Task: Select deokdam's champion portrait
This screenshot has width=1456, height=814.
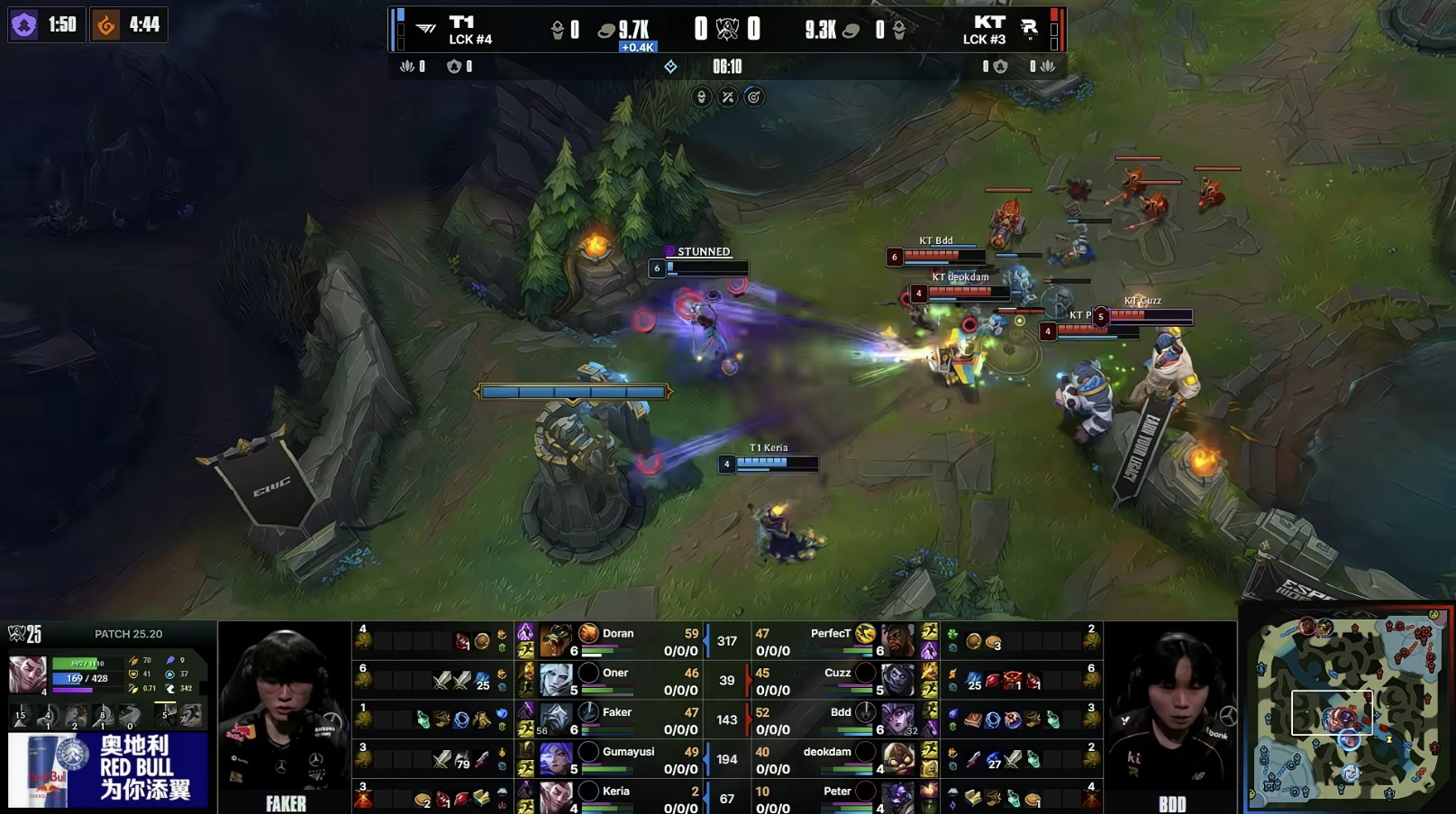Action: click(897, 759)
